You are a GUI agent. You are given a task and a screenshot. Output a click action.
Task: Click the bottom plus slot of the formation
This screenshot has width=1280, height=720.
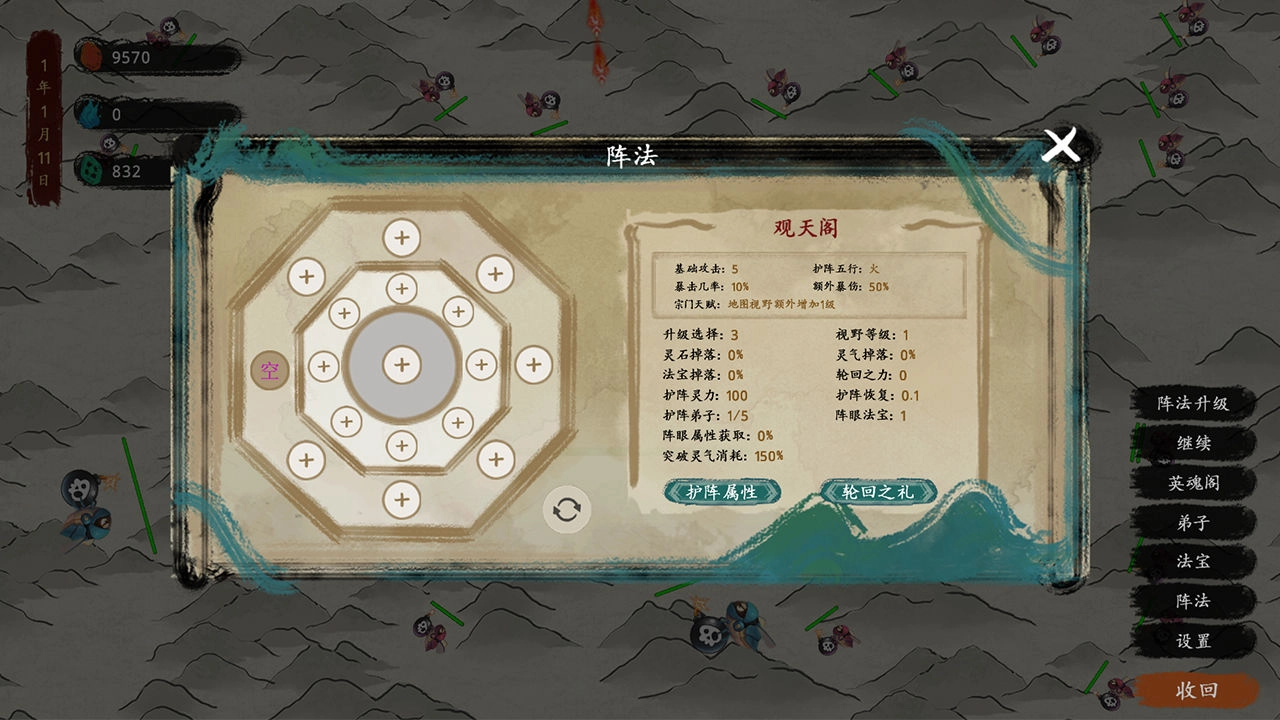point(402,497)
